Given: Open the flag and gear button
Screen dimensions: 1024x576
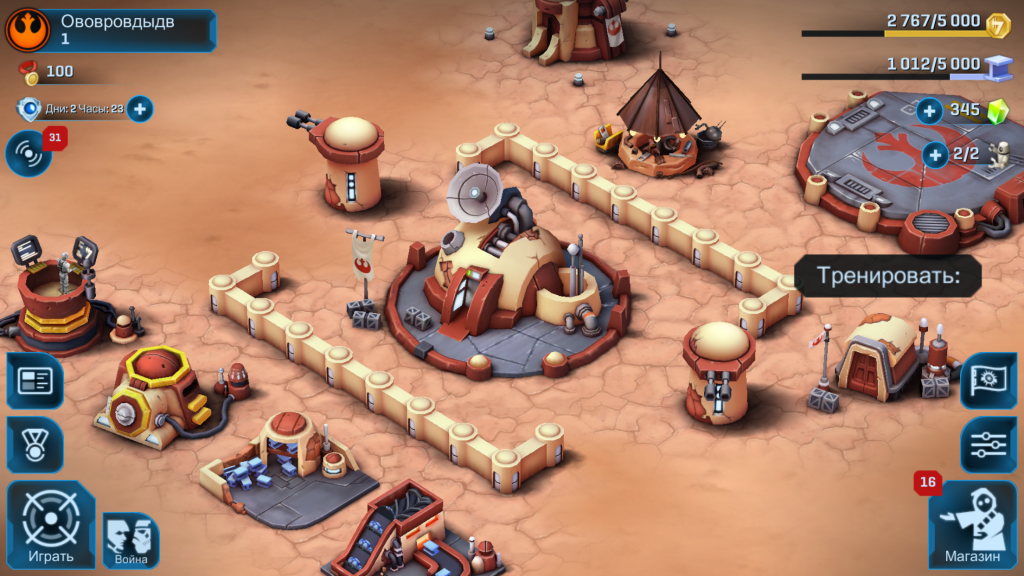Looking at the screenshot, I should coord(989,380).
